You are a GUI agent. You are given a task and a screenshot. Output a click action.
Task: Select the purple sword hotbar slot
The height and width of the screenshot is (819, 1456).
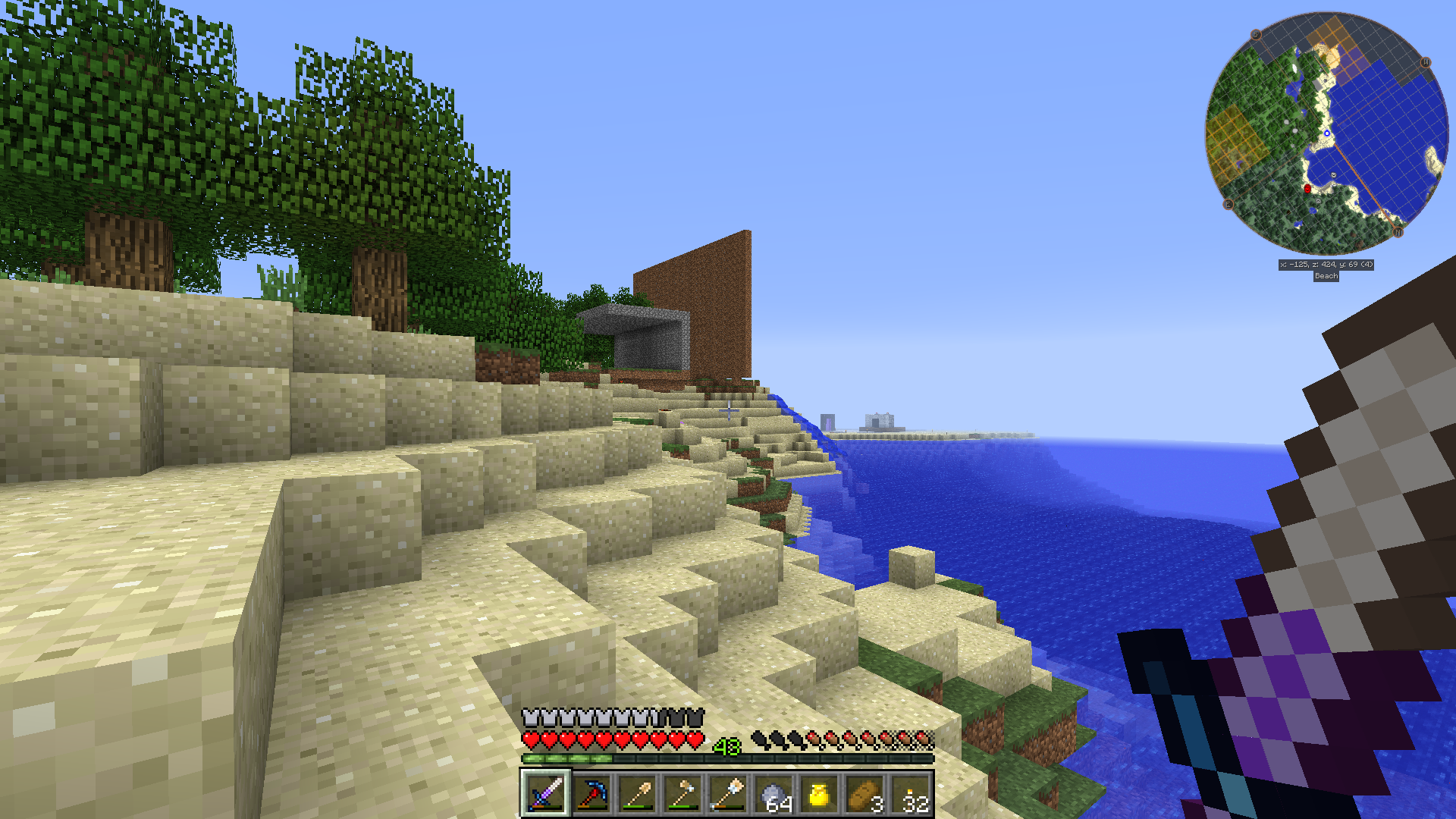click(545, 794)
